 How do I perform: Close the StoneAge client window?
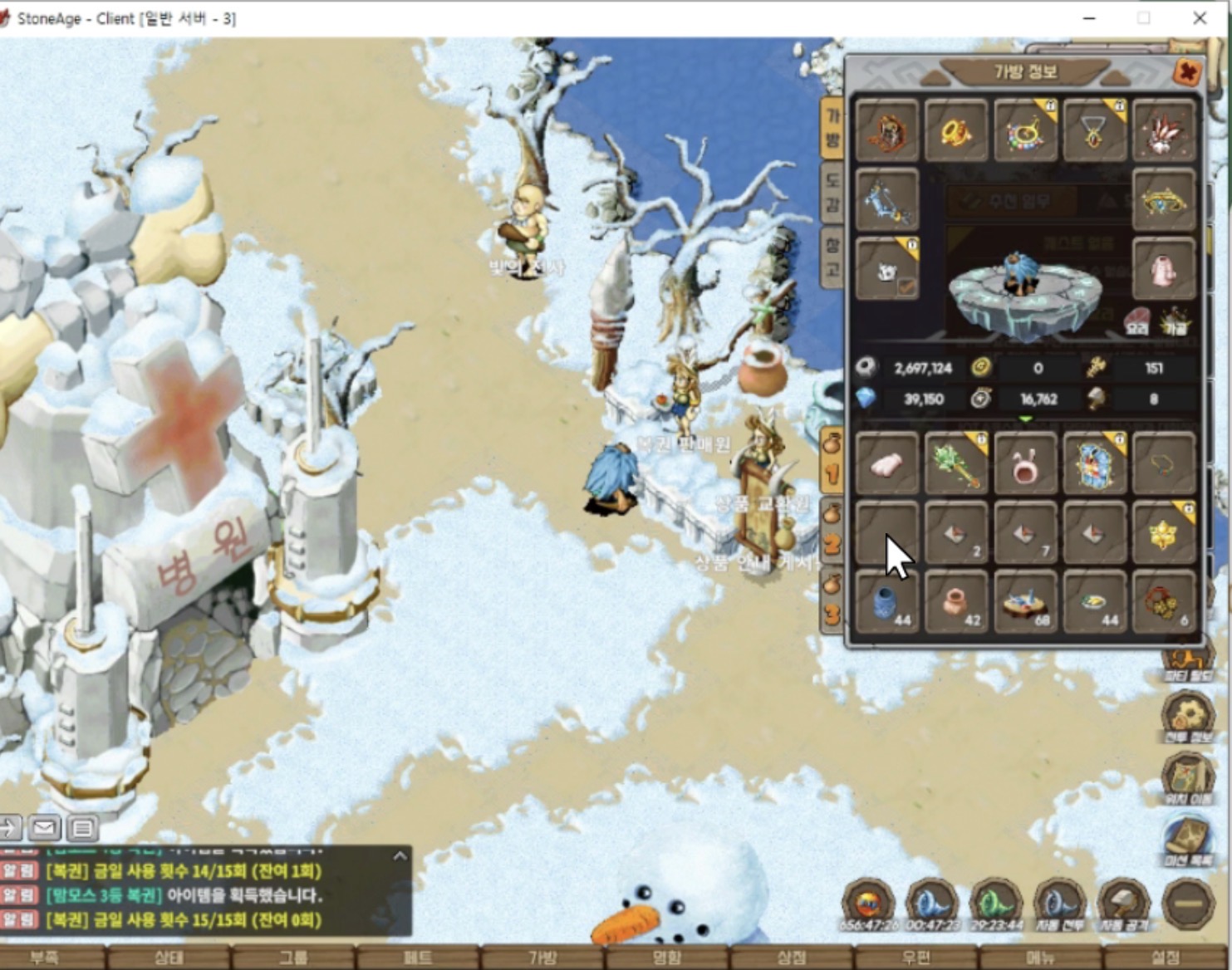tap(1200, 18)
